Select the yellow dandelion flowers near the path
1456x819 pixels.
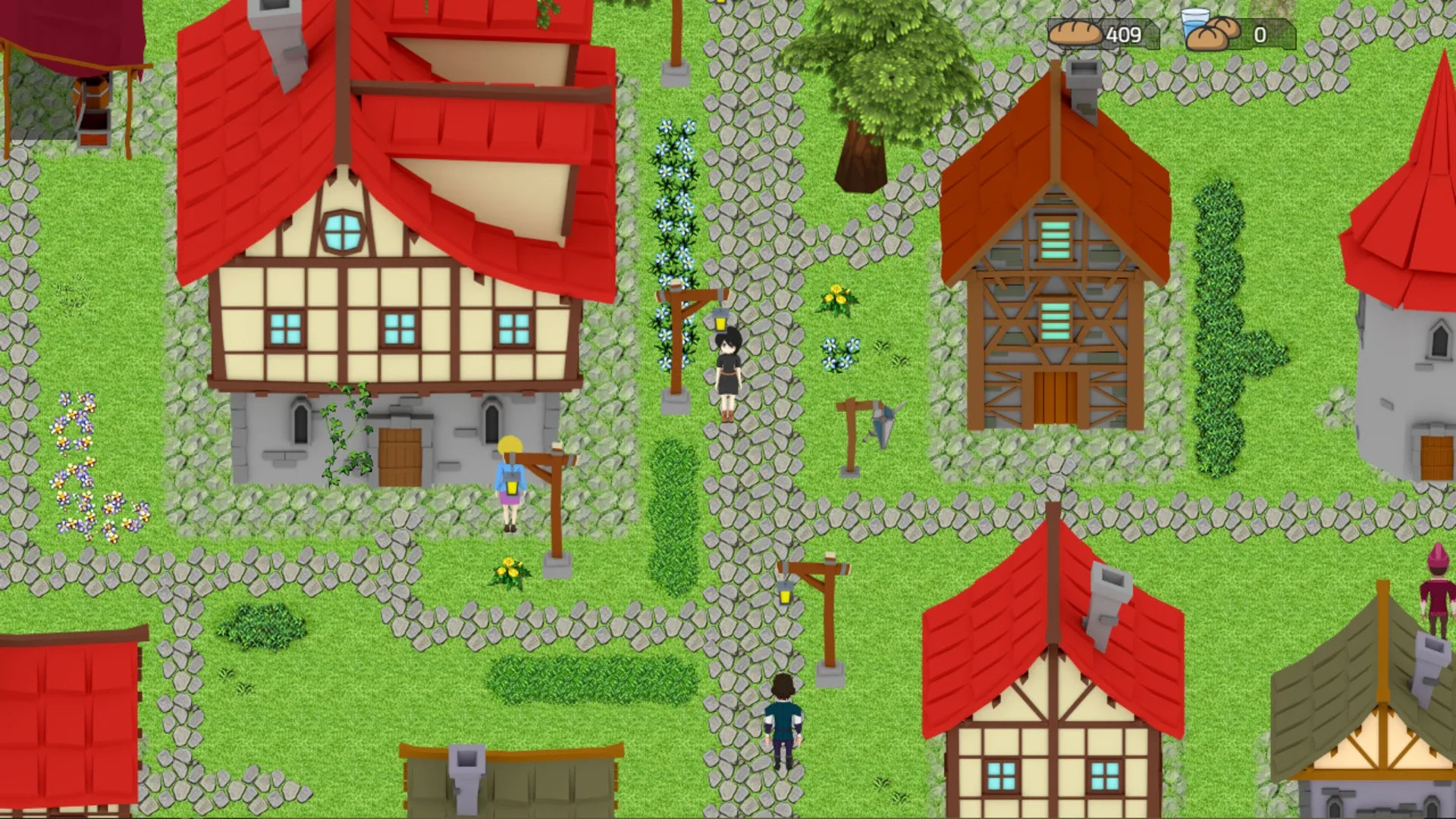click(836, 297)
